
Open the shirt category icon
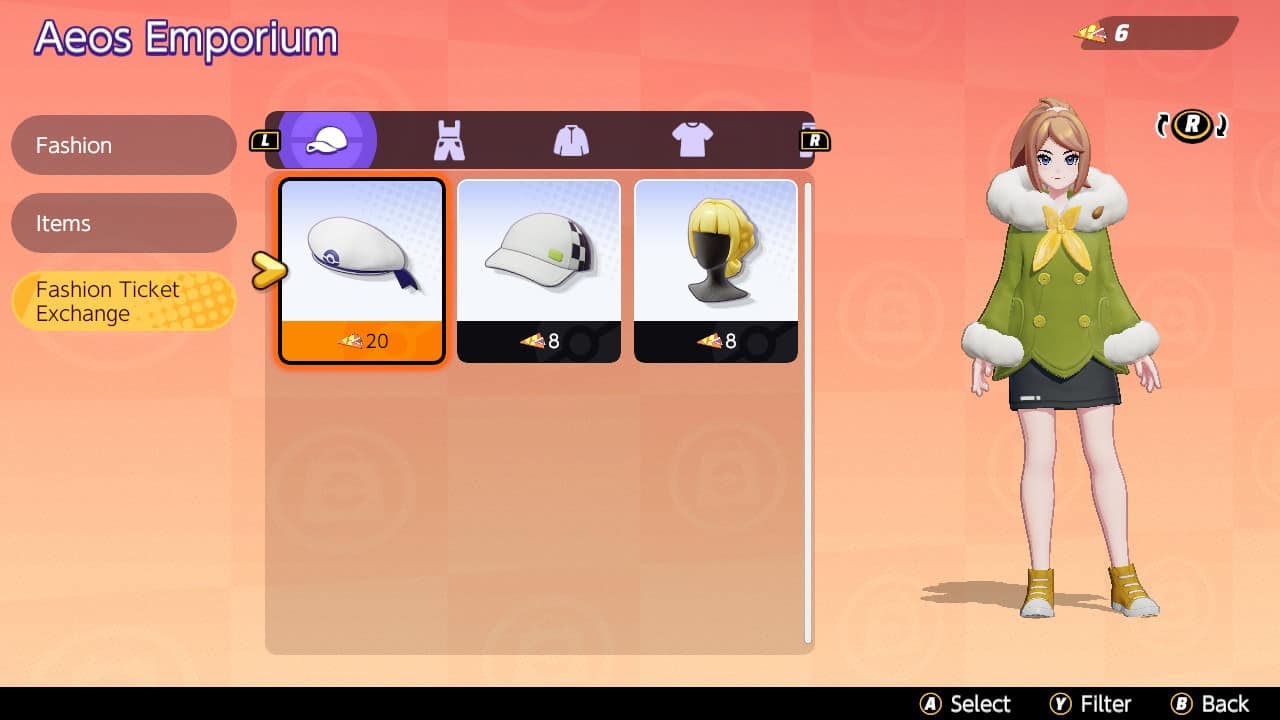coord(693,139)
